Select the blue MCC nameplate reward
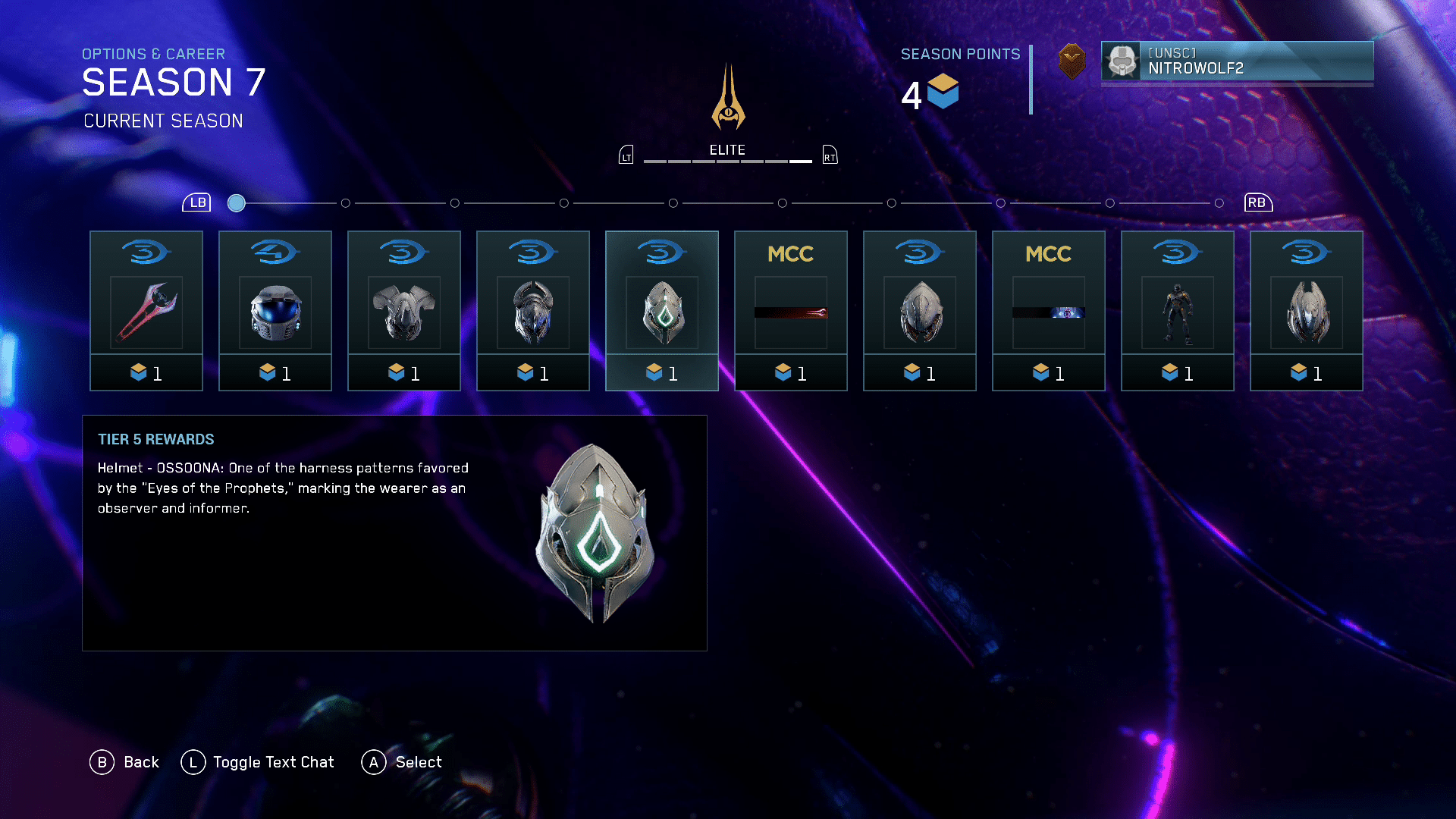This screenshot has height=819, width=1456. (x=1049, y=311)
